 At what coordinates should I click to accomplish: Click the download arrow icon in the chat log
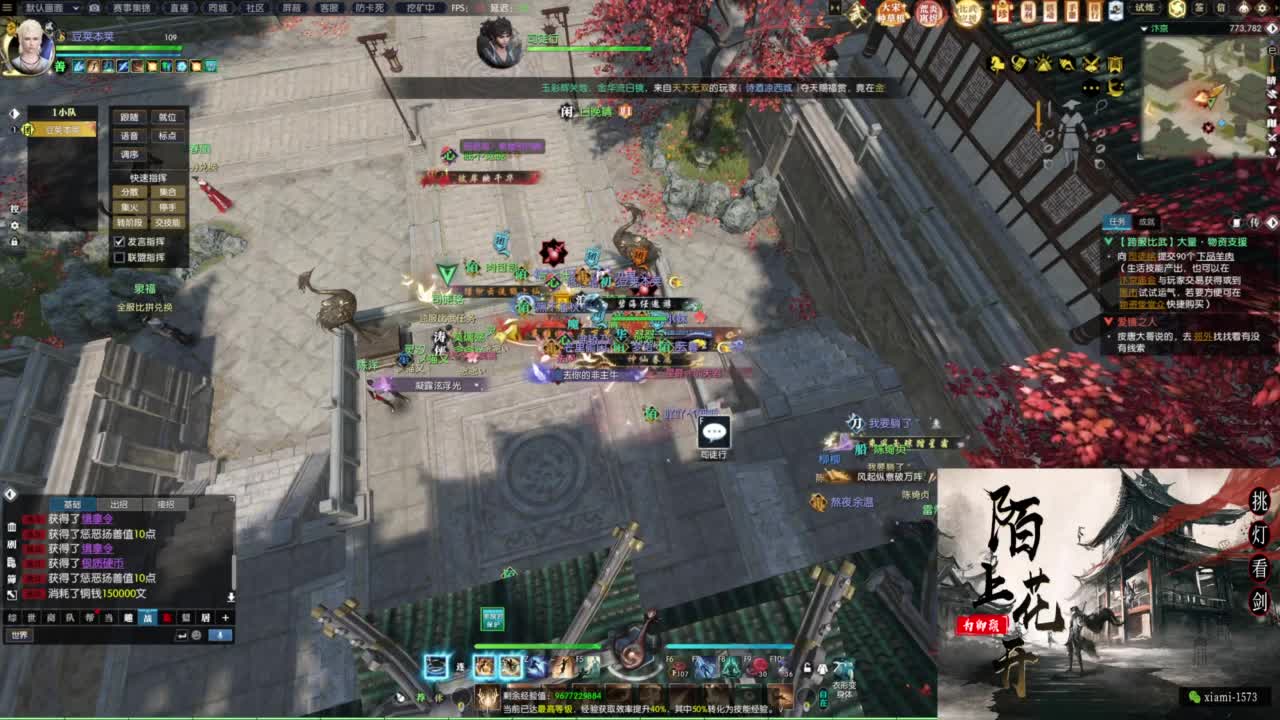[231, 596]
